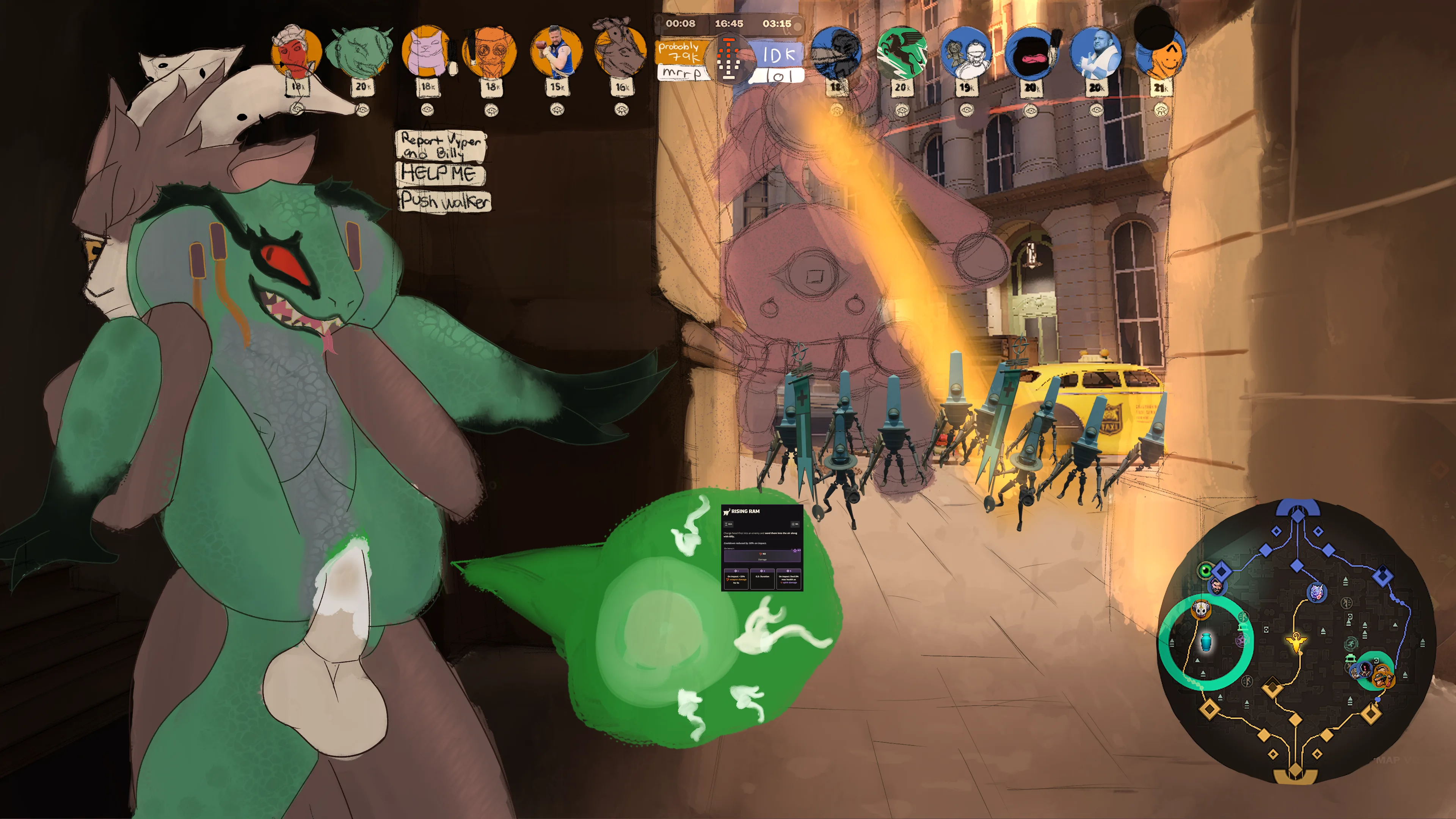This screenshot has width=1456, height=819.
Task: Click the blue team "IDK" souls label
Action: click(778, 55)
